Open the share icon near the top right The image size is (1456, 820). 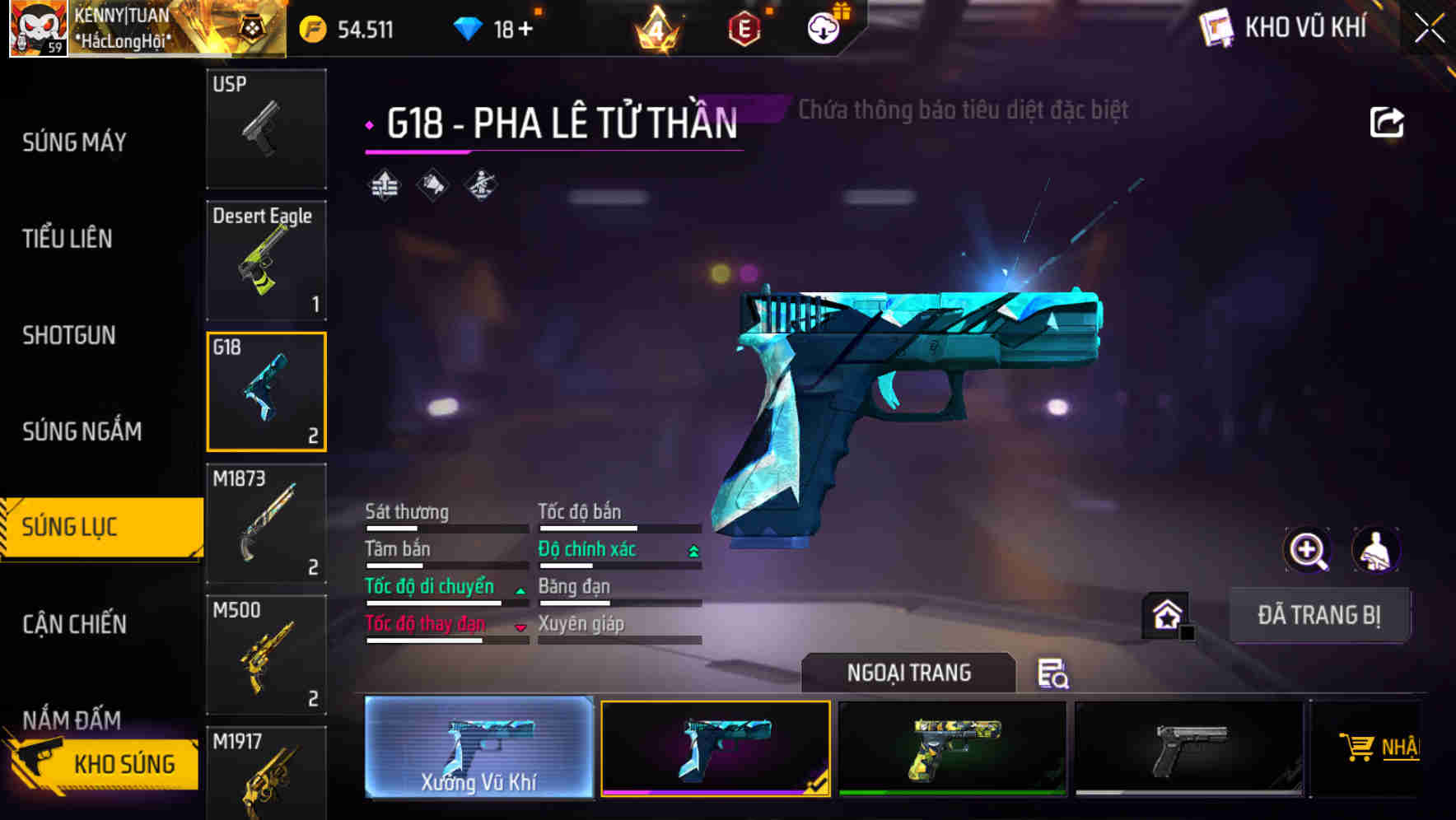[x=1388, y=120]
